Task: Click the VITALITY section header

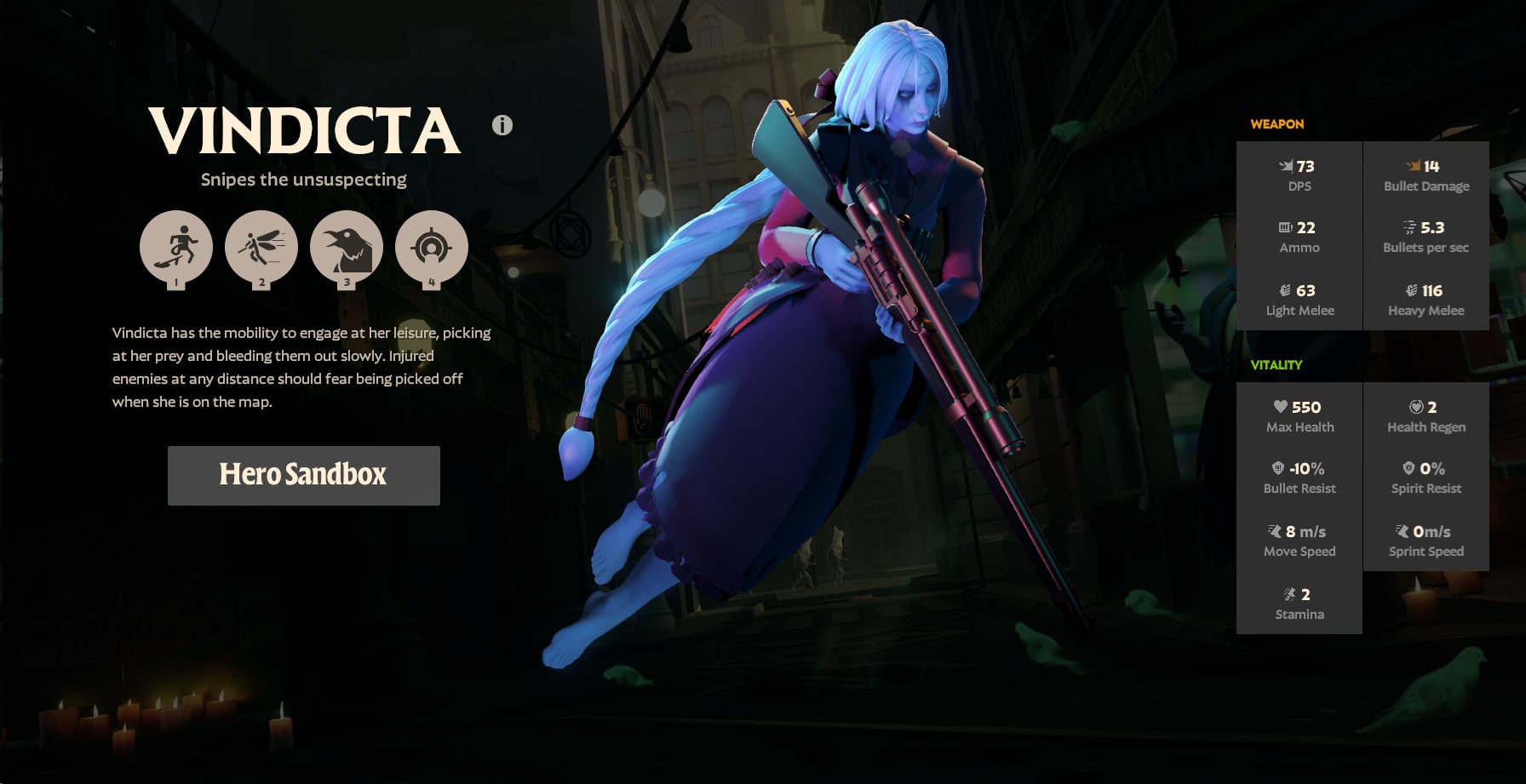Action: pos(1276,364)
